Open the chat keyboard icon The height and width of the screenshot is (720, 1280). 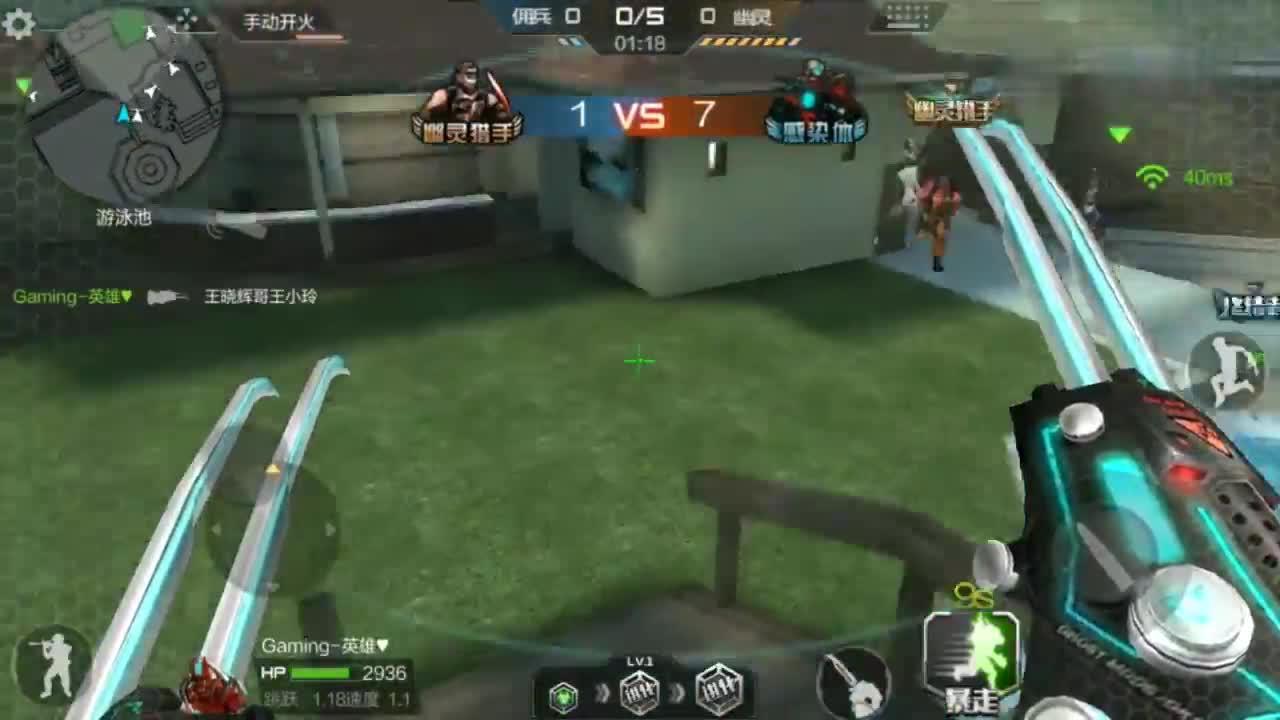point(908,18)
